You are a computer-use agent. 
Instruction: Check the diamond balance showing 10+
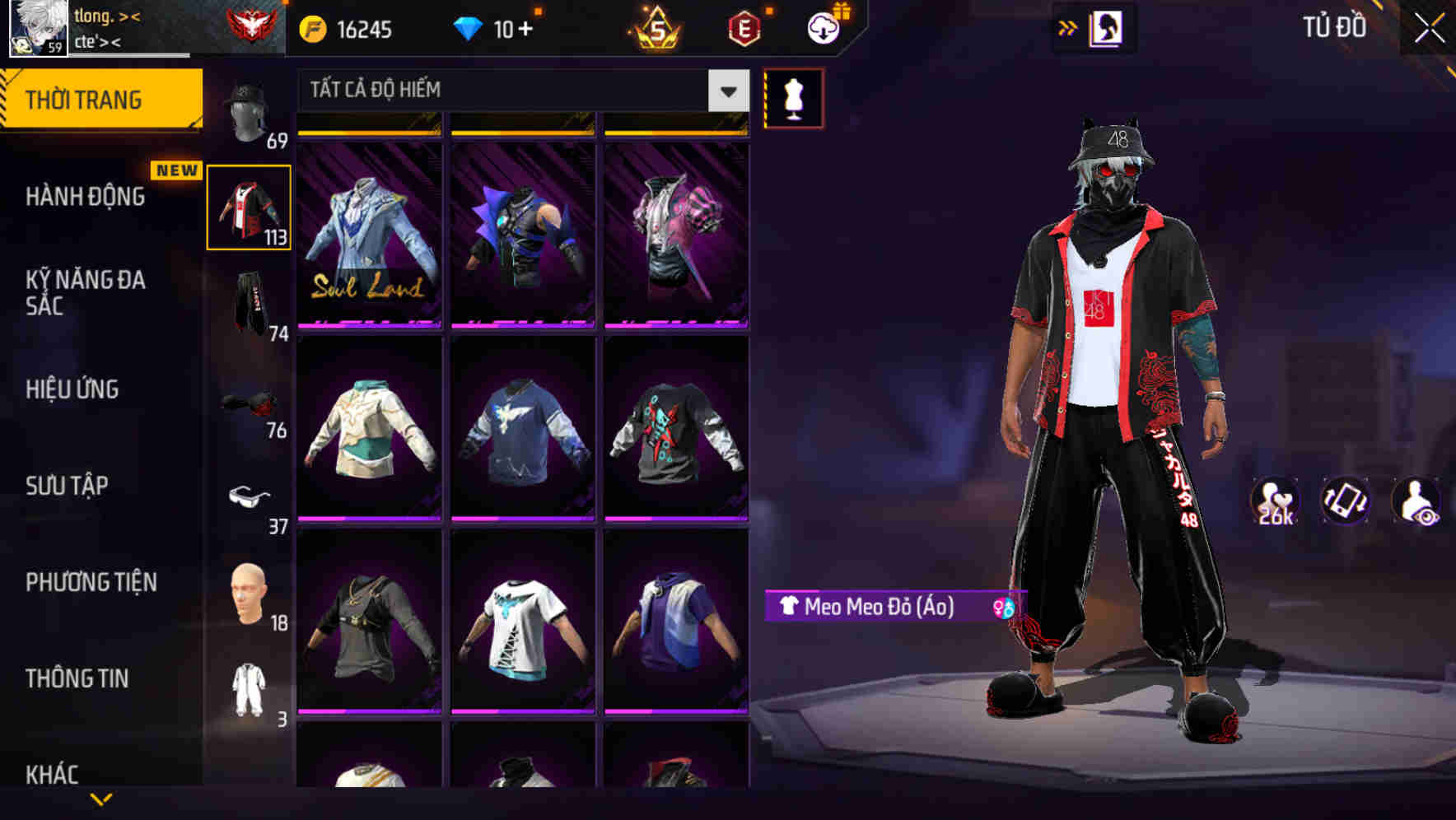pyautogui.click(x=494, y=27)
